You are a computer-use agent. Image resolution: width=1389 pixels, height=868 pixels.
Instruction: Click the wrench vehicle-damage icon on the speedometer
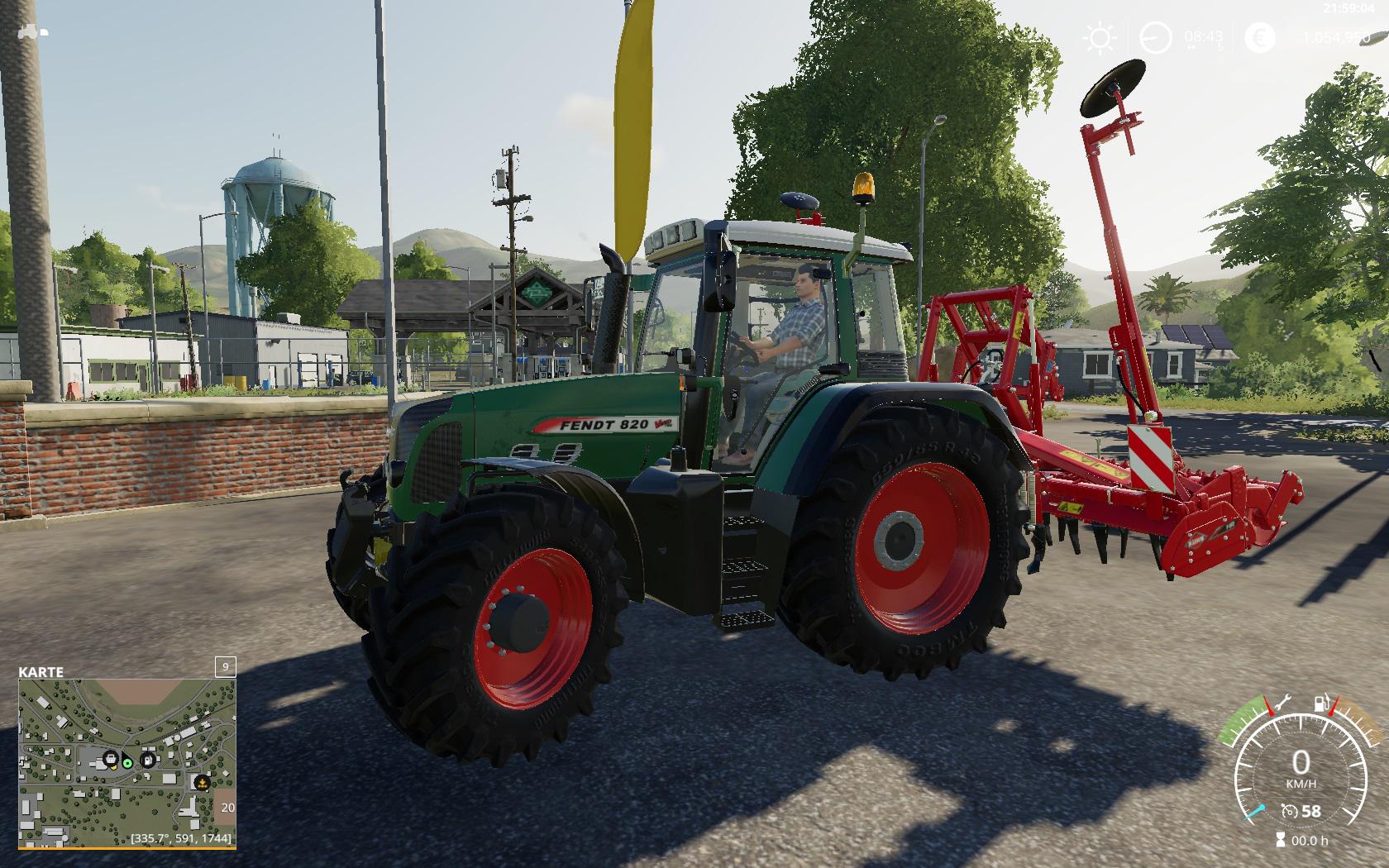pos(1283,702)
